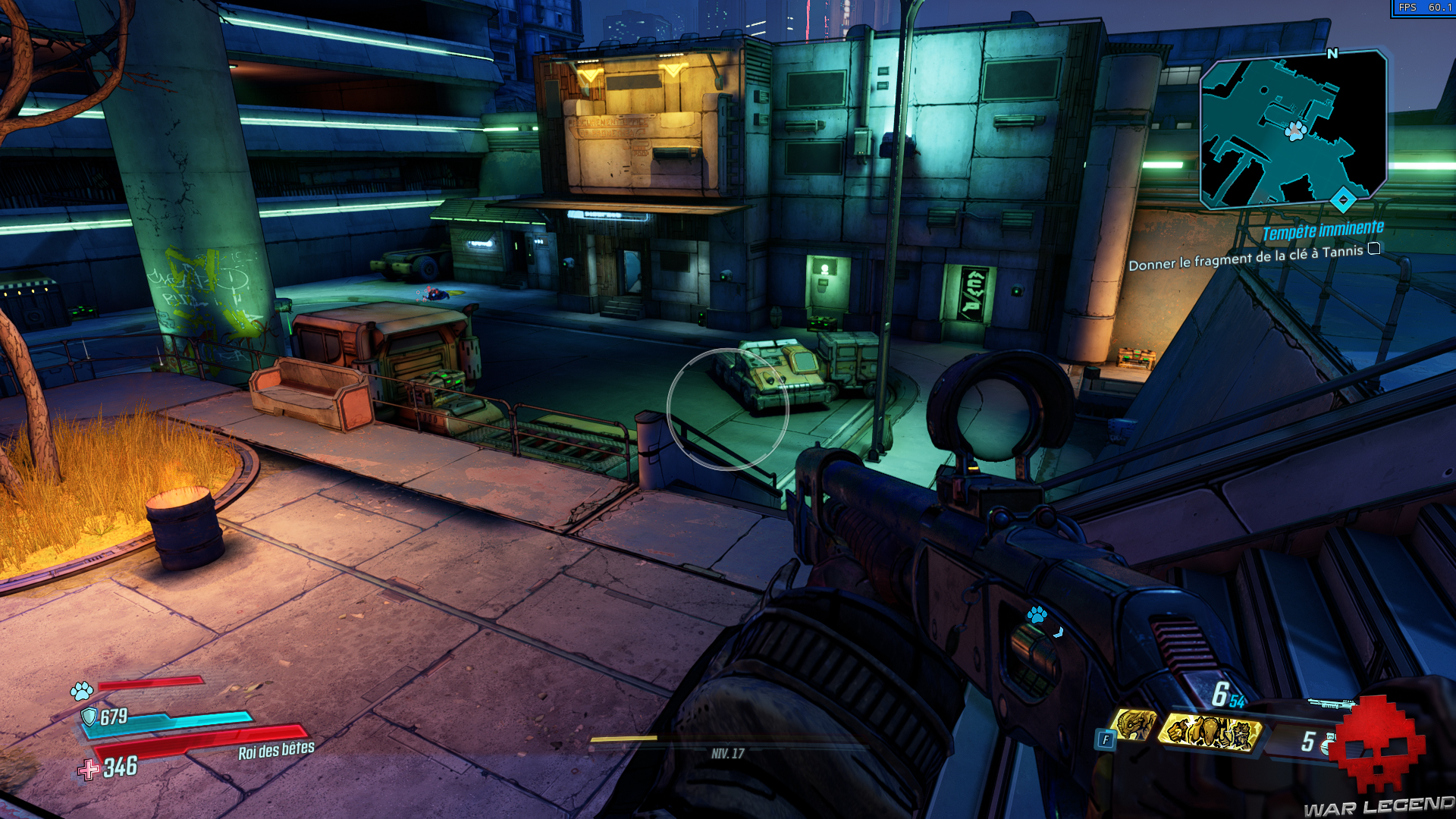Toggle the N compass indicator on the minimap

pos(1332,55)
